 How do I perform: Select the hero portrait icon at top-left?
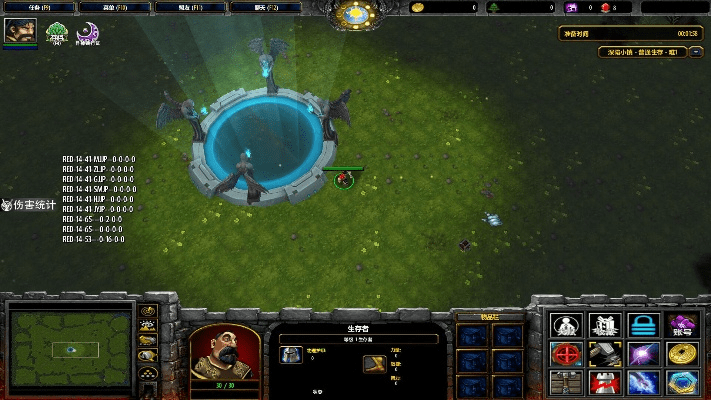click(x=18, y=32)
